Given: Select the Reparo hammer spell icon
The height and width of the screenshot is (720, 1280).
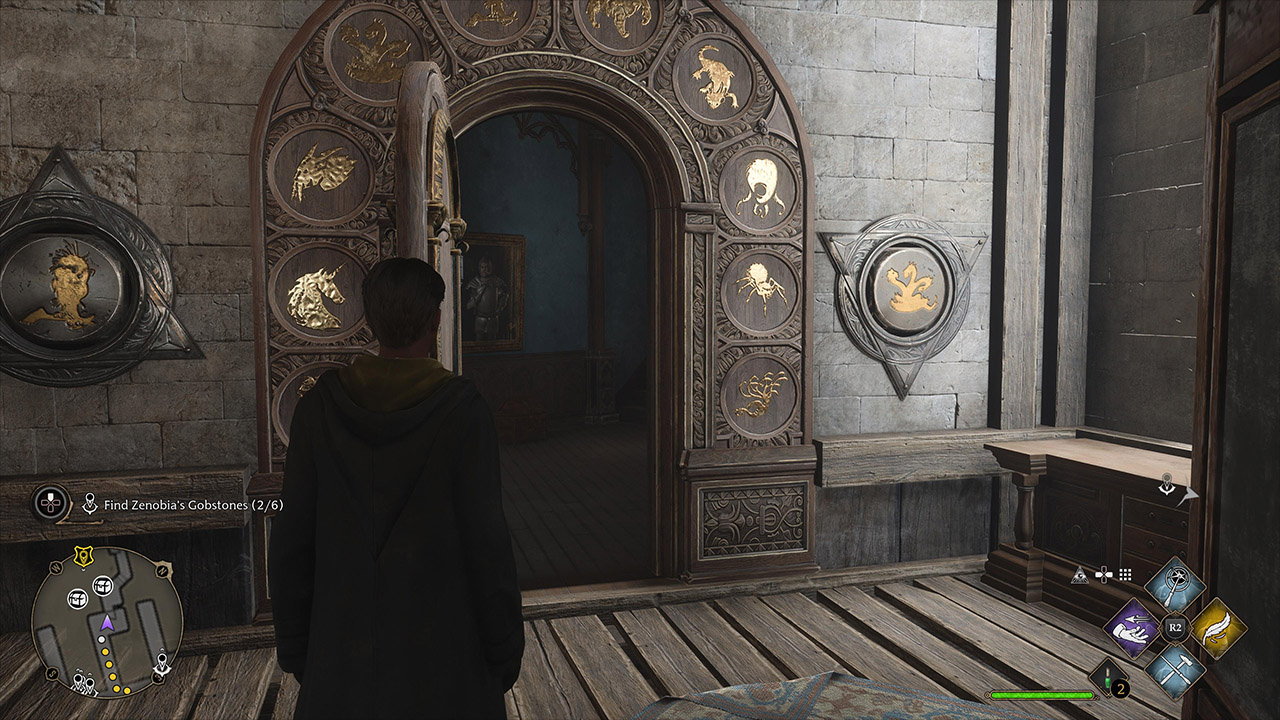Looking at the screenshot, I should (x=1176, y=670).
